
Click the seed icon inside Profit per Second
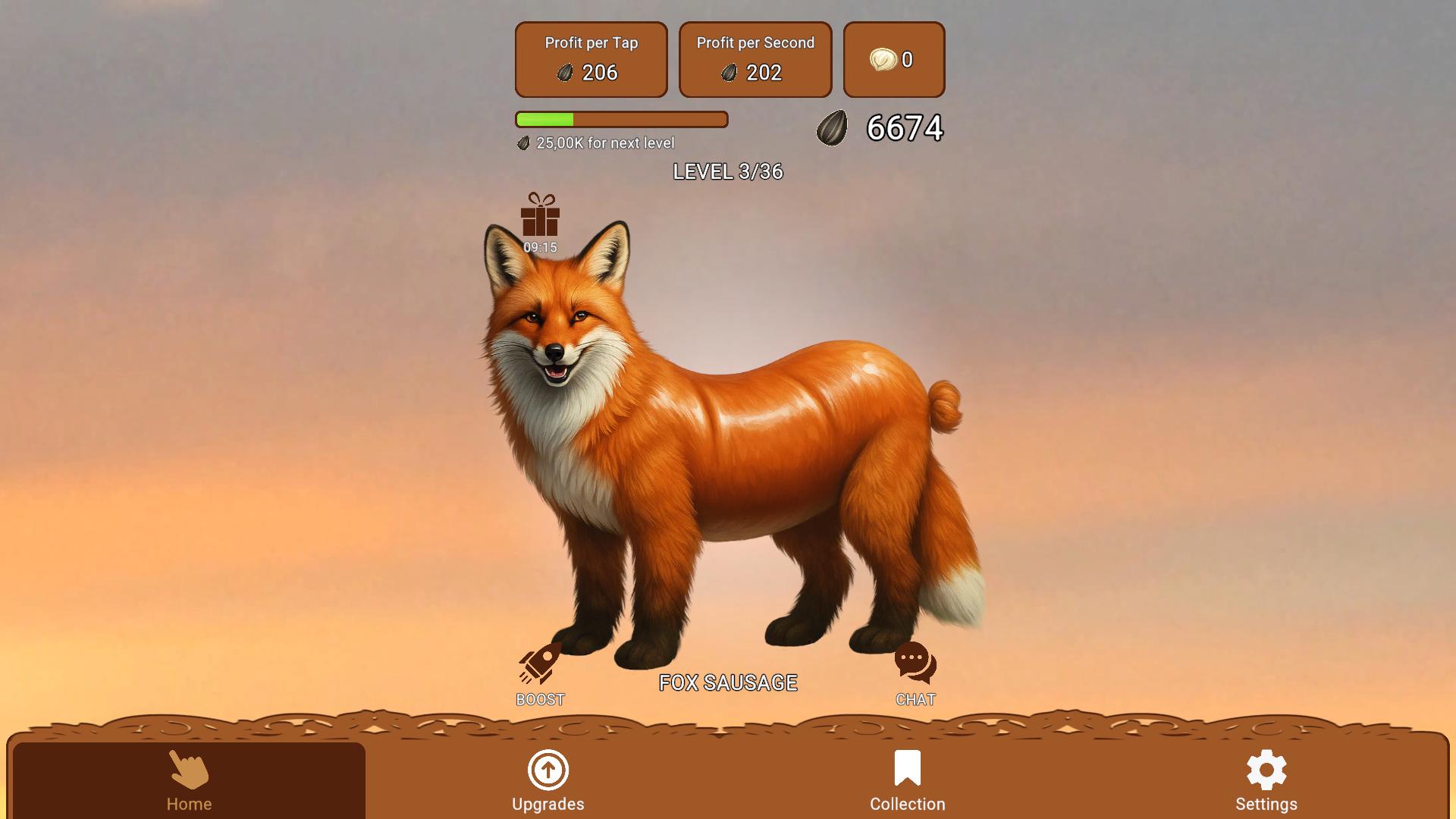[730, 73]
